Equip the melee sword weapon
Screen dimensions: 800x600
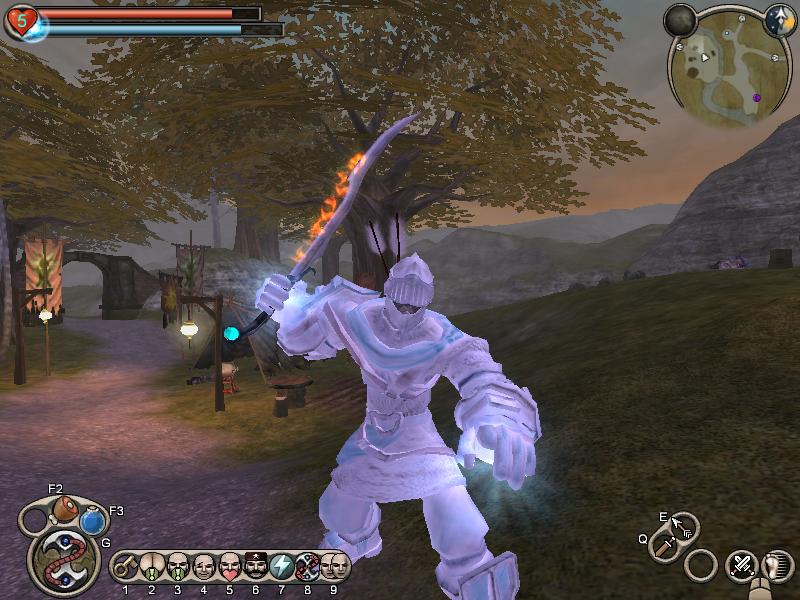point(664,546)
